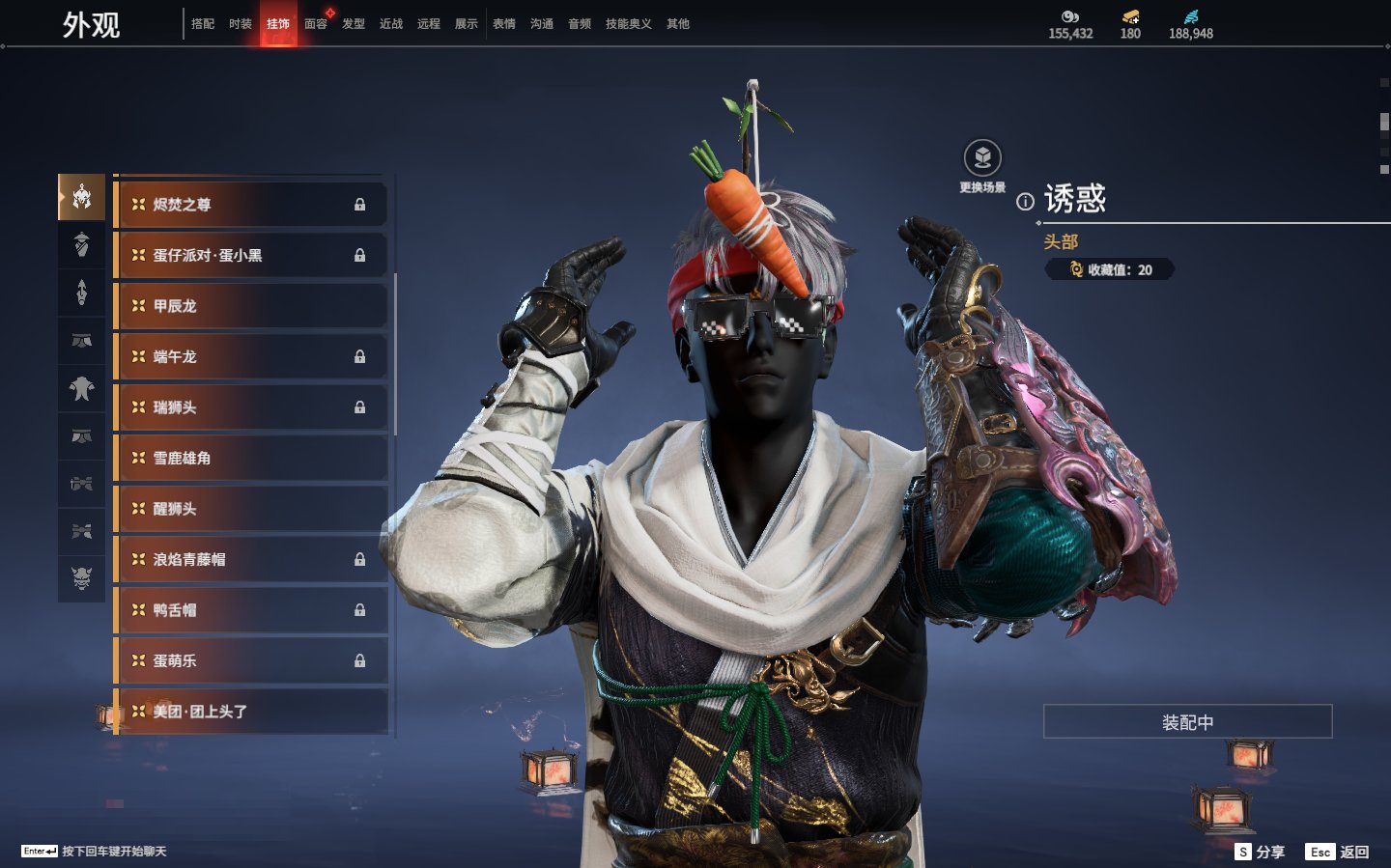Go to the 发型 tab

point(354,24)
